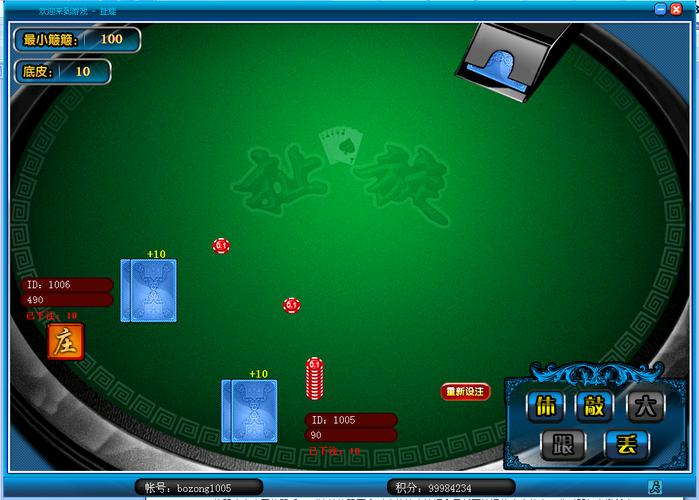Choose the greyed 跟 (call) button
This screenshot has width=699, height=500.
(562, 445)
